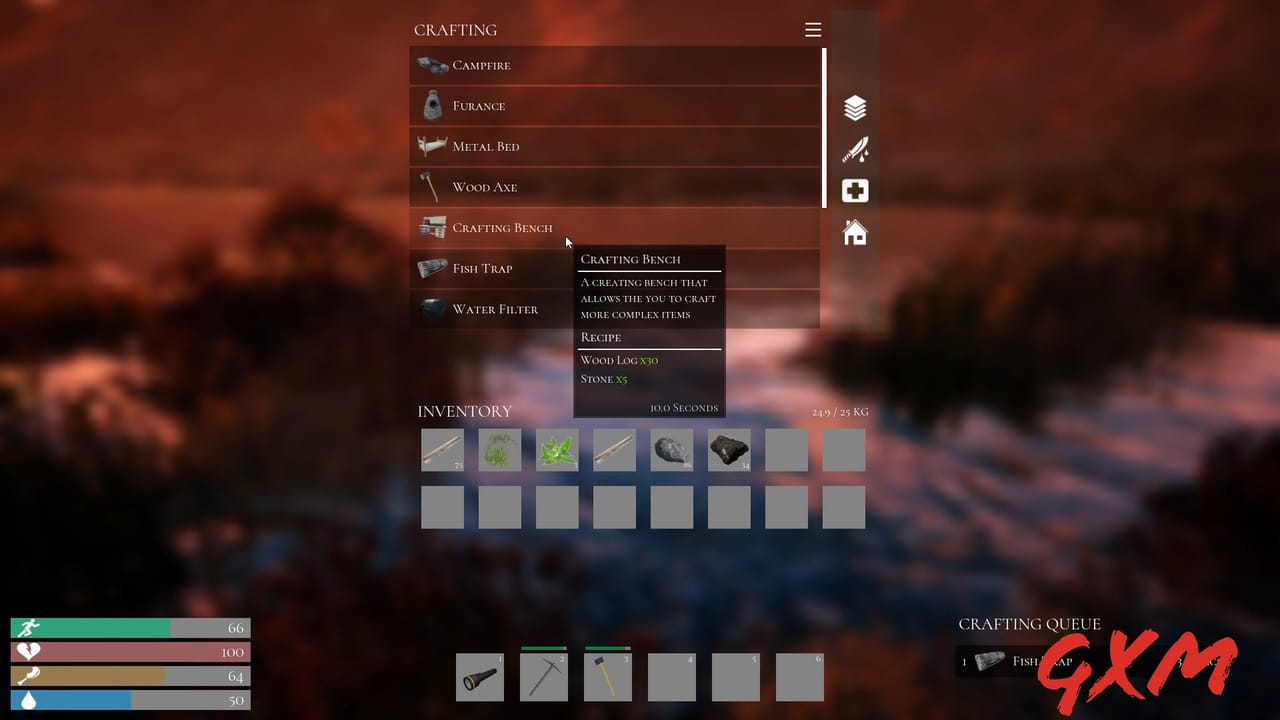This screenshot has width=1280, height=720.
Task: Click the Furnace icon in crafting list
Action: tap(431, 105)
